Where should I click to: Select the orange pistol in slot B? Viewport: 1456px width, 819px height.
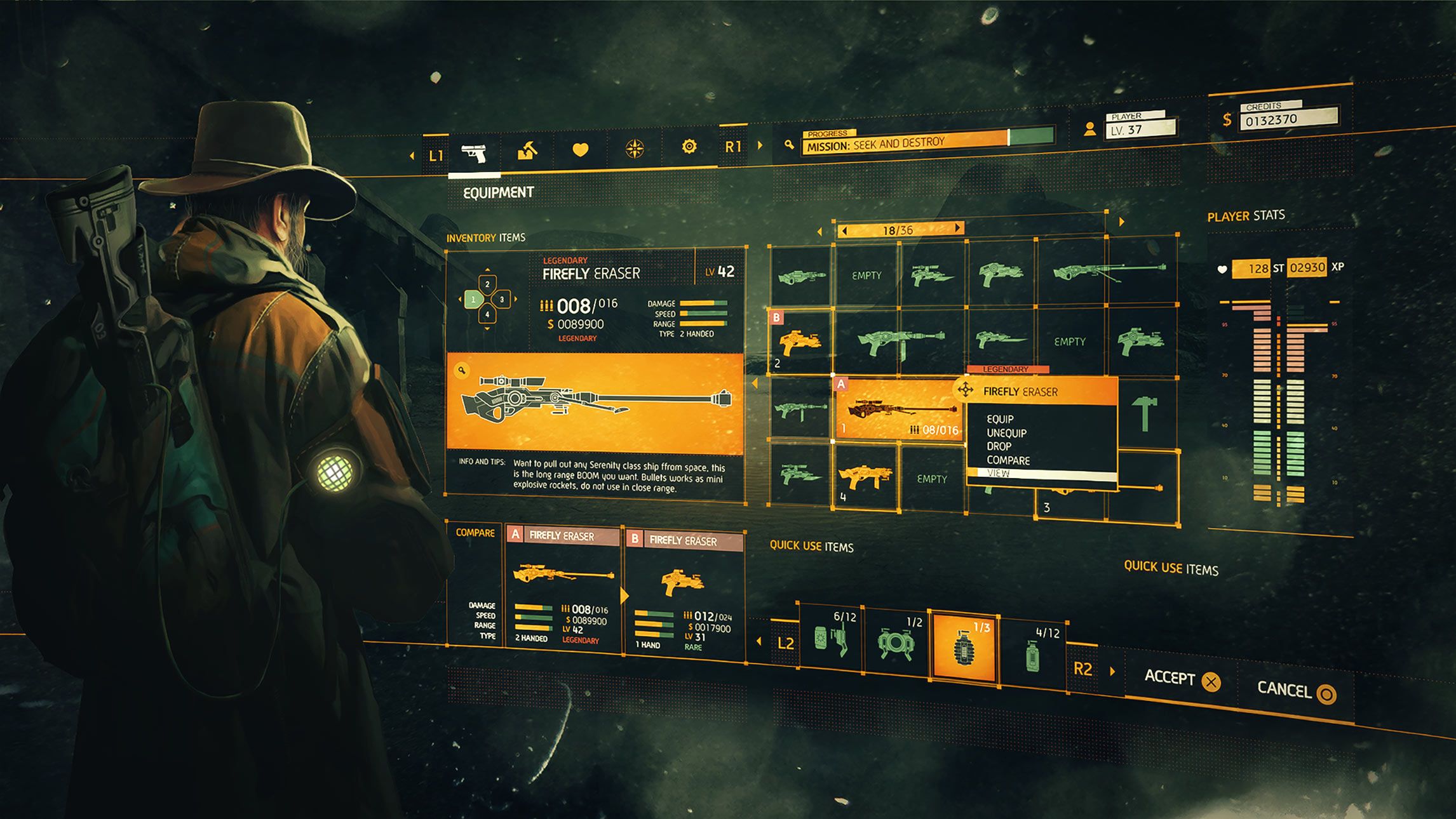(800, 343)
